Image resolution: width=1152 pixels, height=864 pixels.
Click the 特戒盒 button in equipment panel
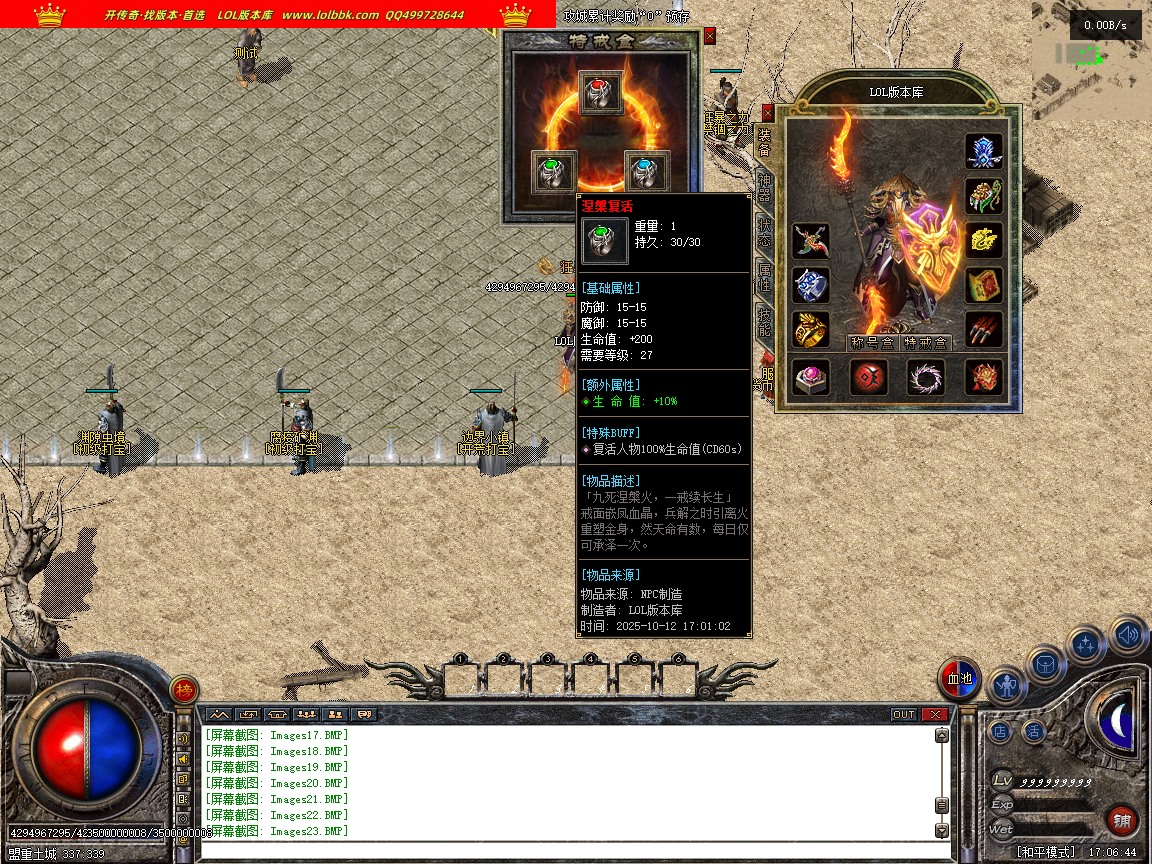pyautogui.click(x=926, y=343)
